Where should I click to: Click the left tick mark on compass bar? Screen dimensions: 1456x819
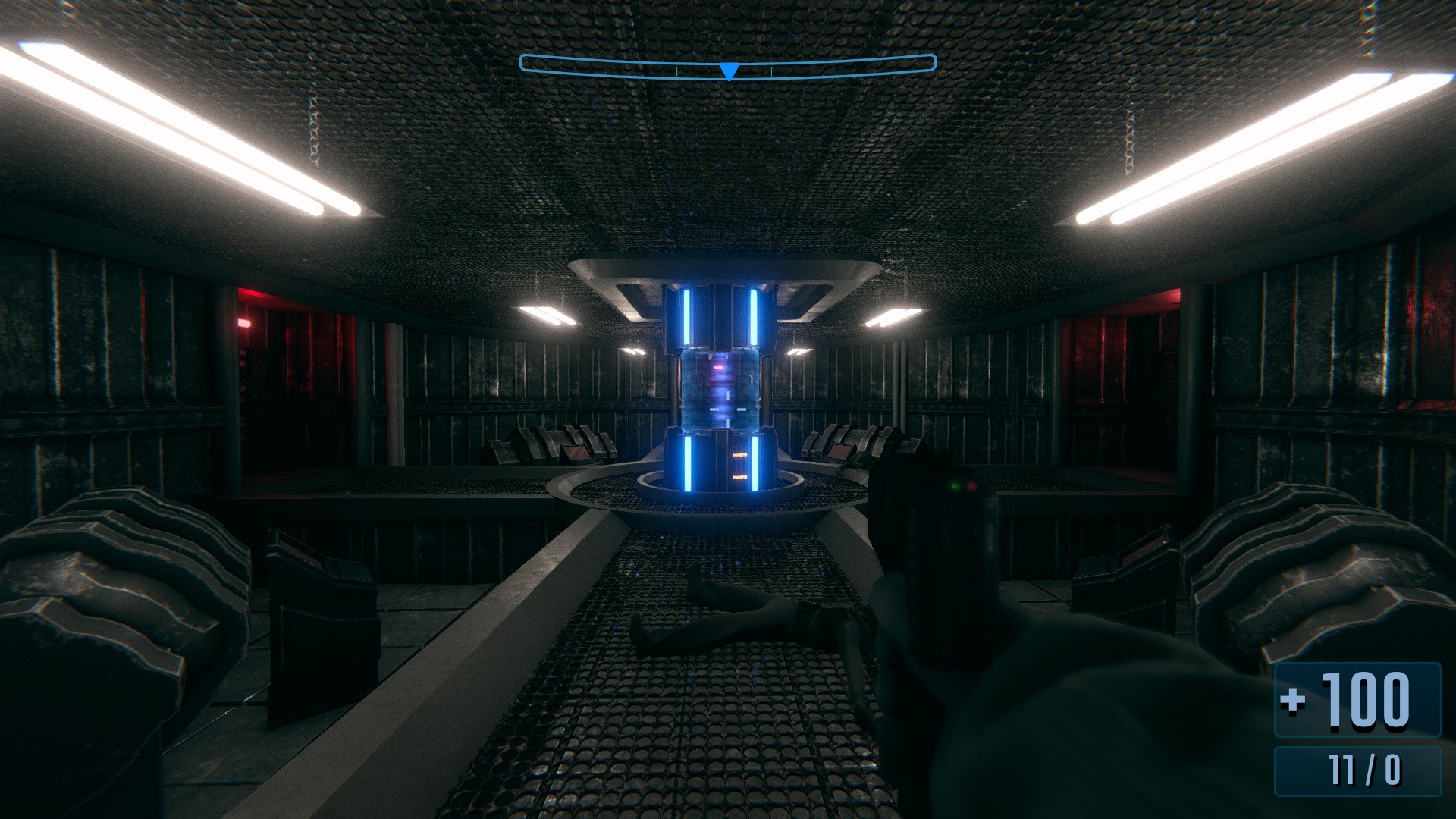tap(676, 71)
